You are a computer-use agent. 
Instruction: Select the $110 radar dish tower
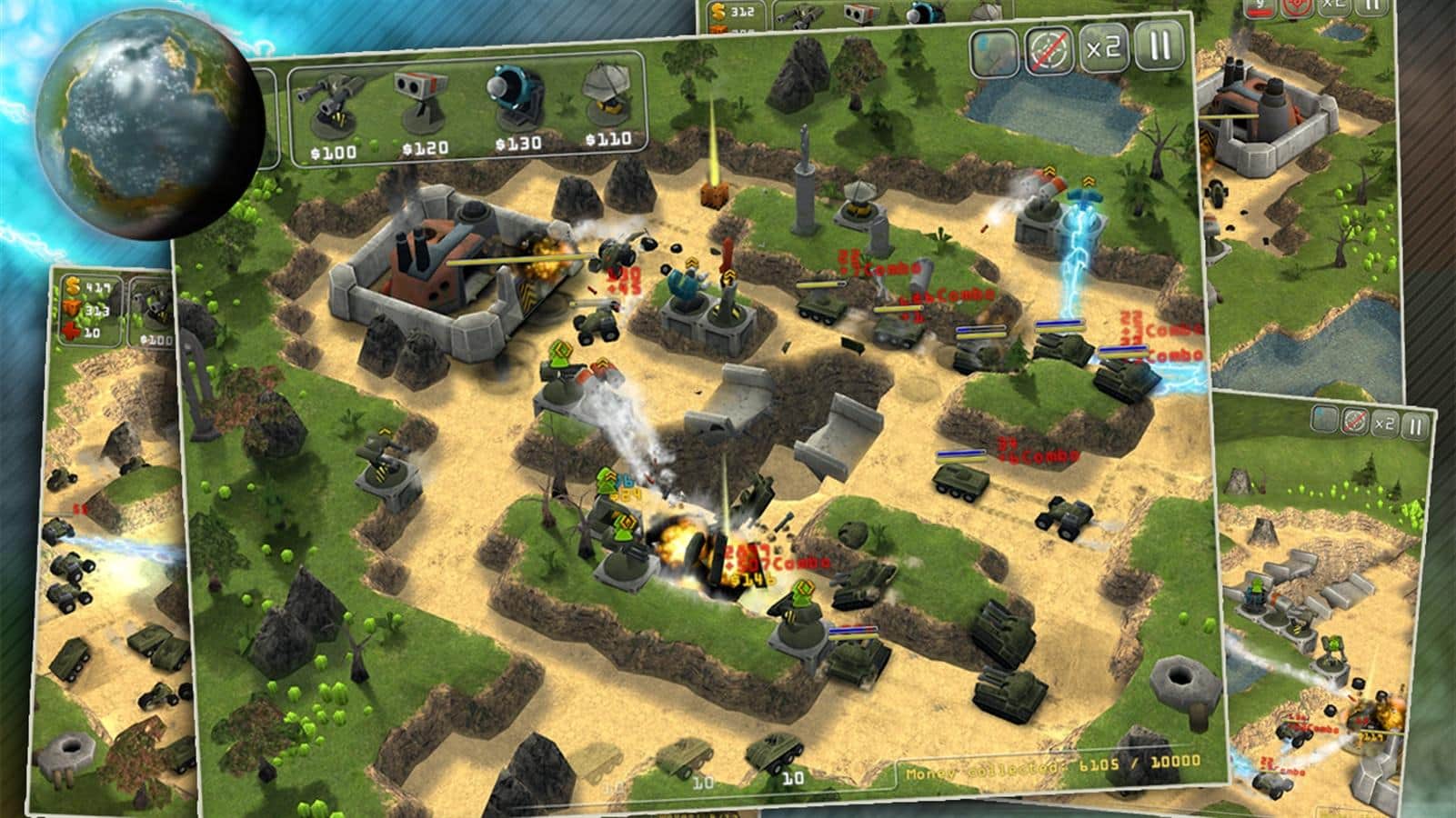[x=608, y=102]
